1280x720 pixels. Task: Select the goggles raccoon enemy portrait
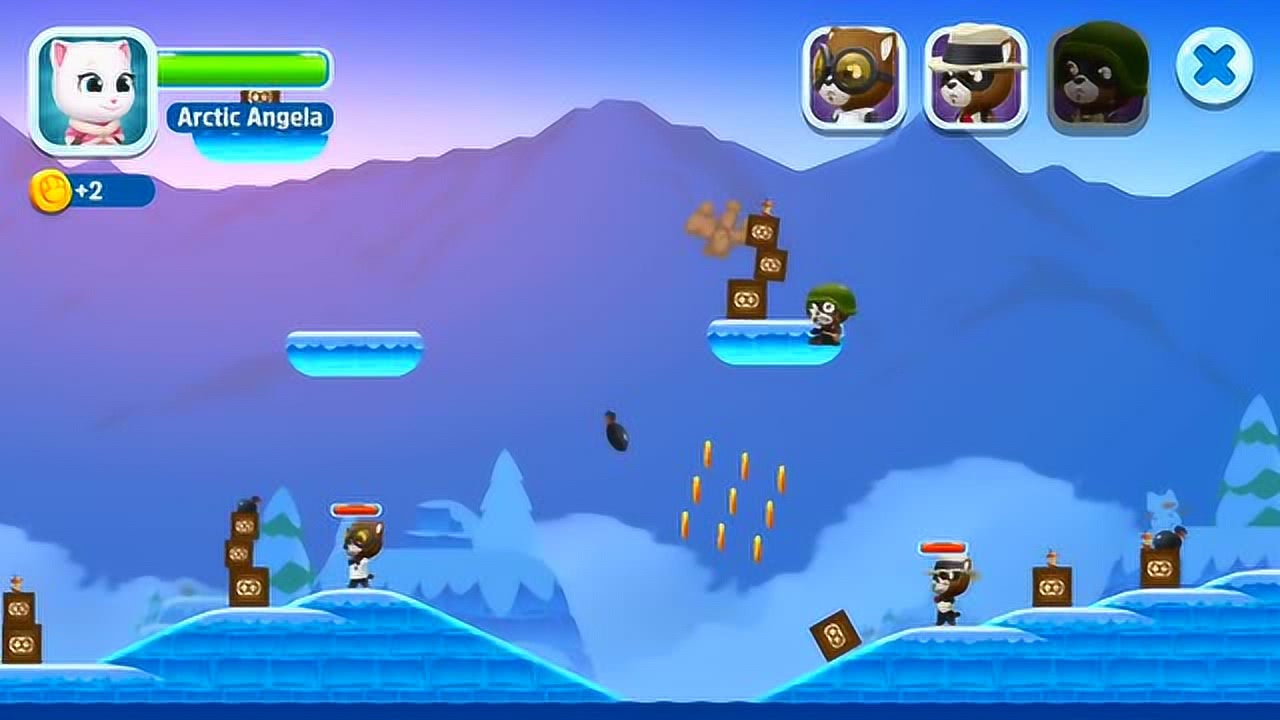[853, 79]
